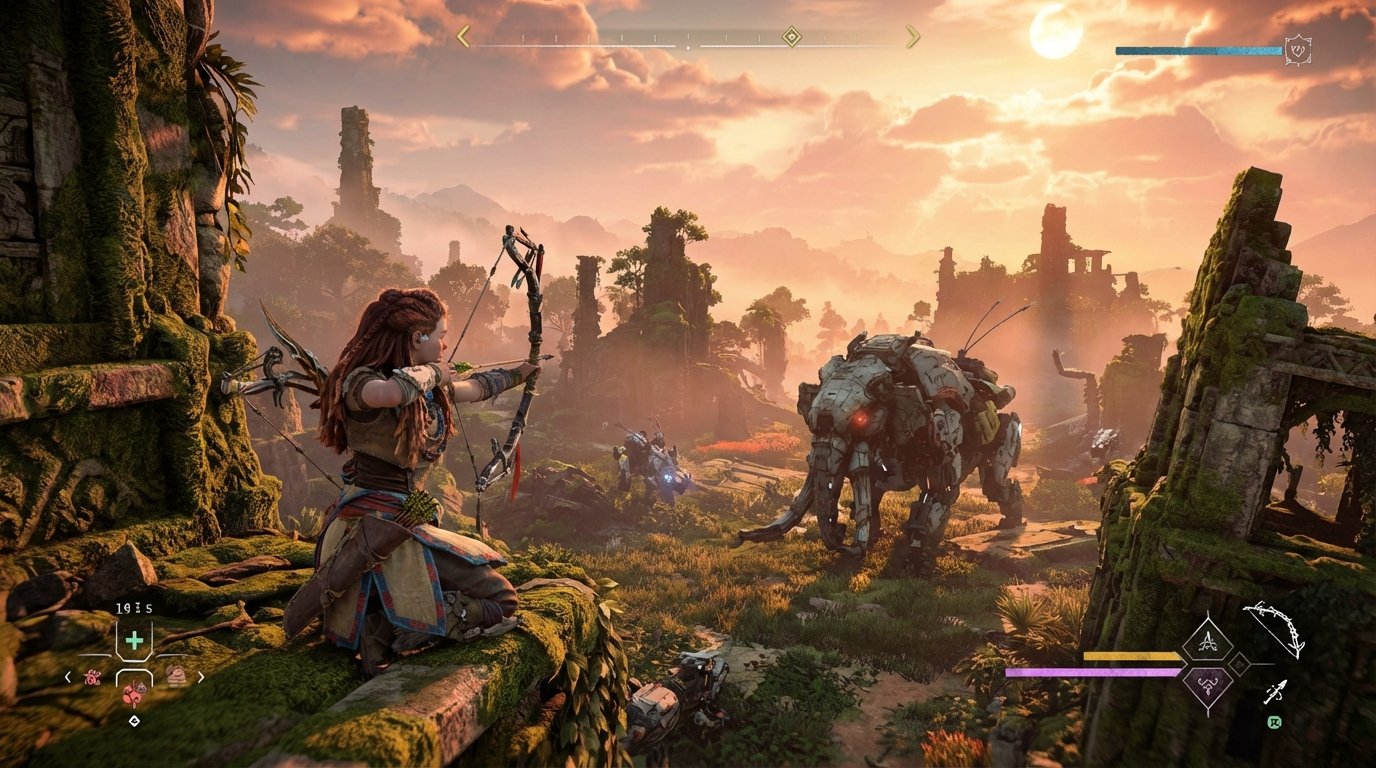This screenshot has height=768, width=1376.
Task: Toggle the small diamond between the two ammo emblems
Action: (x=1239, y=665)
